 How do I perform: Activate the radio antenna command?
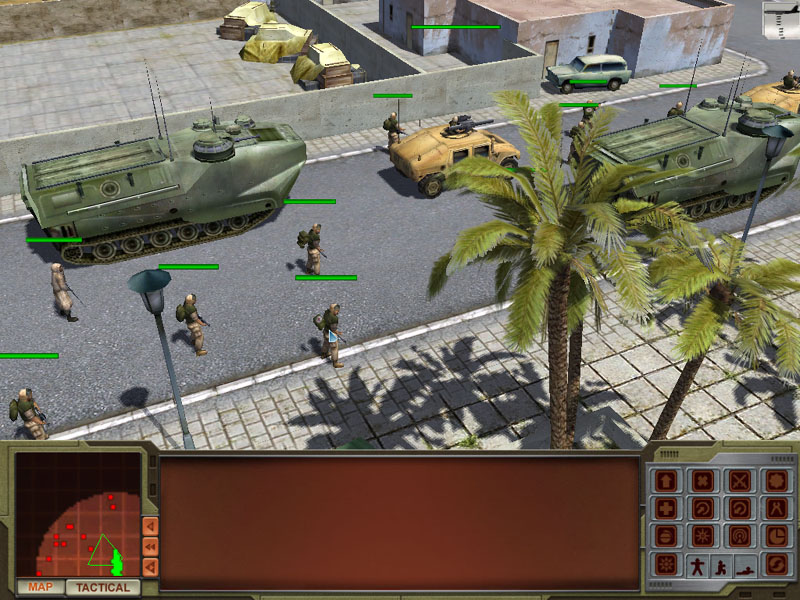[740, 536]
